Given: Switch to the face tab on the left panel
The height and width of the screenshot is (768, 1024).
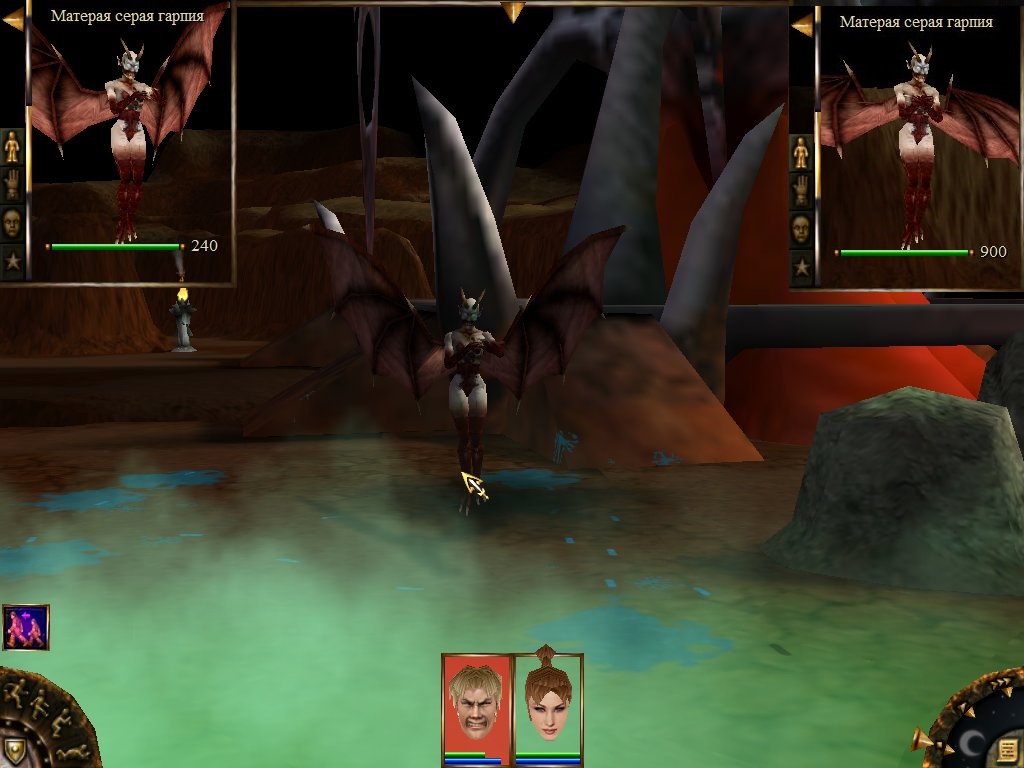Looking at the screenshot, I should [12, 222].
